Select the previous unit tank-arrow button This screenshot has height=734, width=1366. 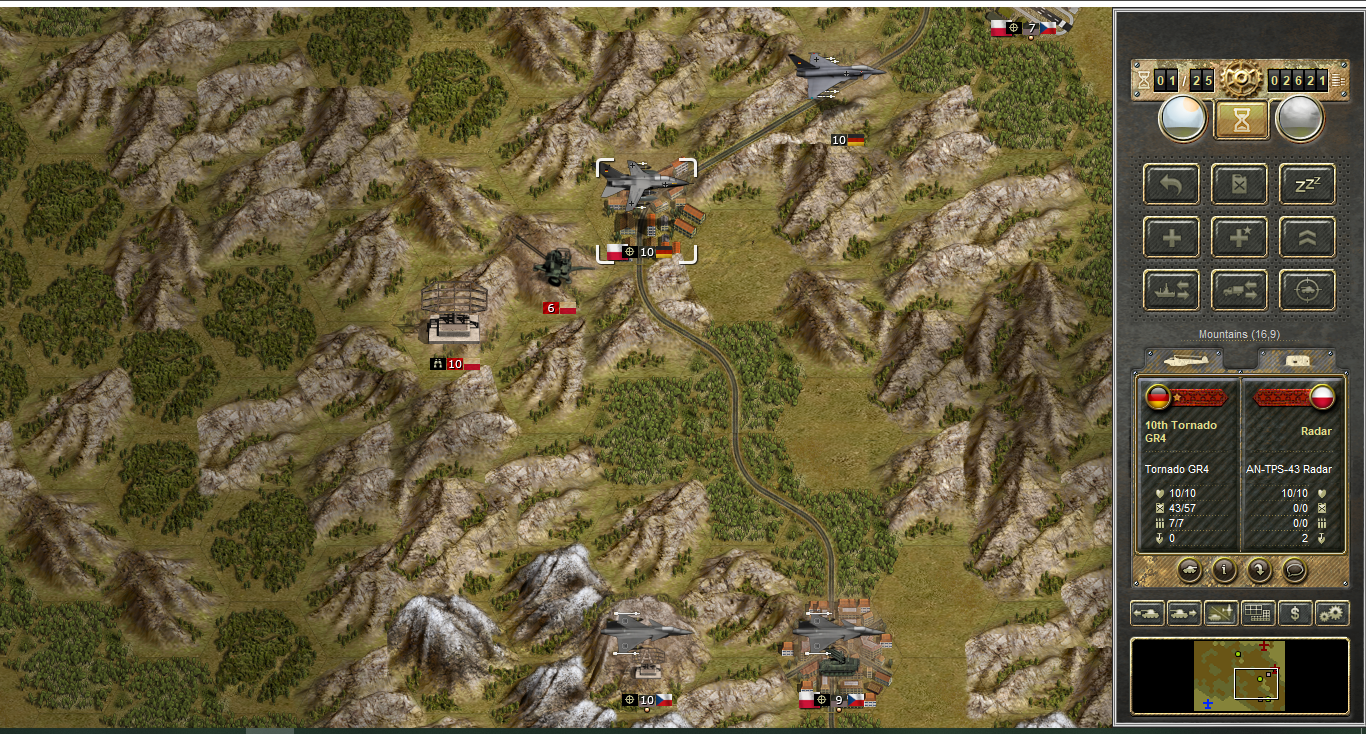click(1147, 613)
